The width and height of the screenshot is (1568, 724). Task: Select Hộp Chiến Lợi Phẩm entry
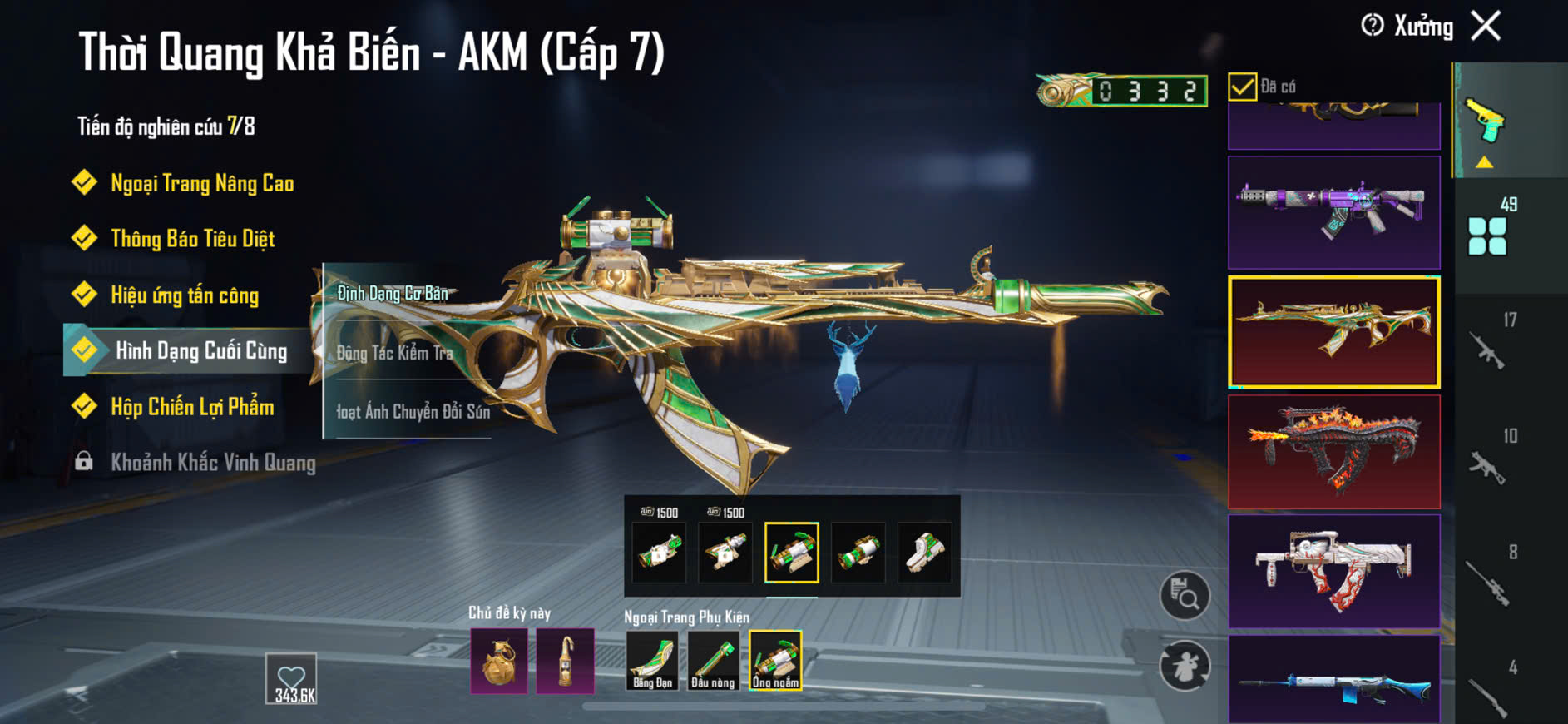191,407
